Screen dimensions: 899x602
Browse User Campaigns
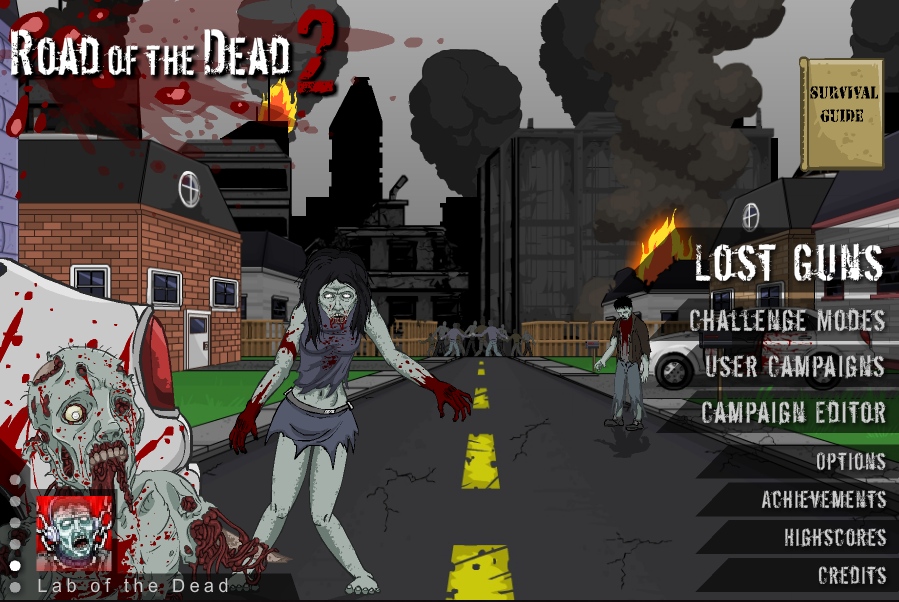pyautogui.click(x=794, y=366)
